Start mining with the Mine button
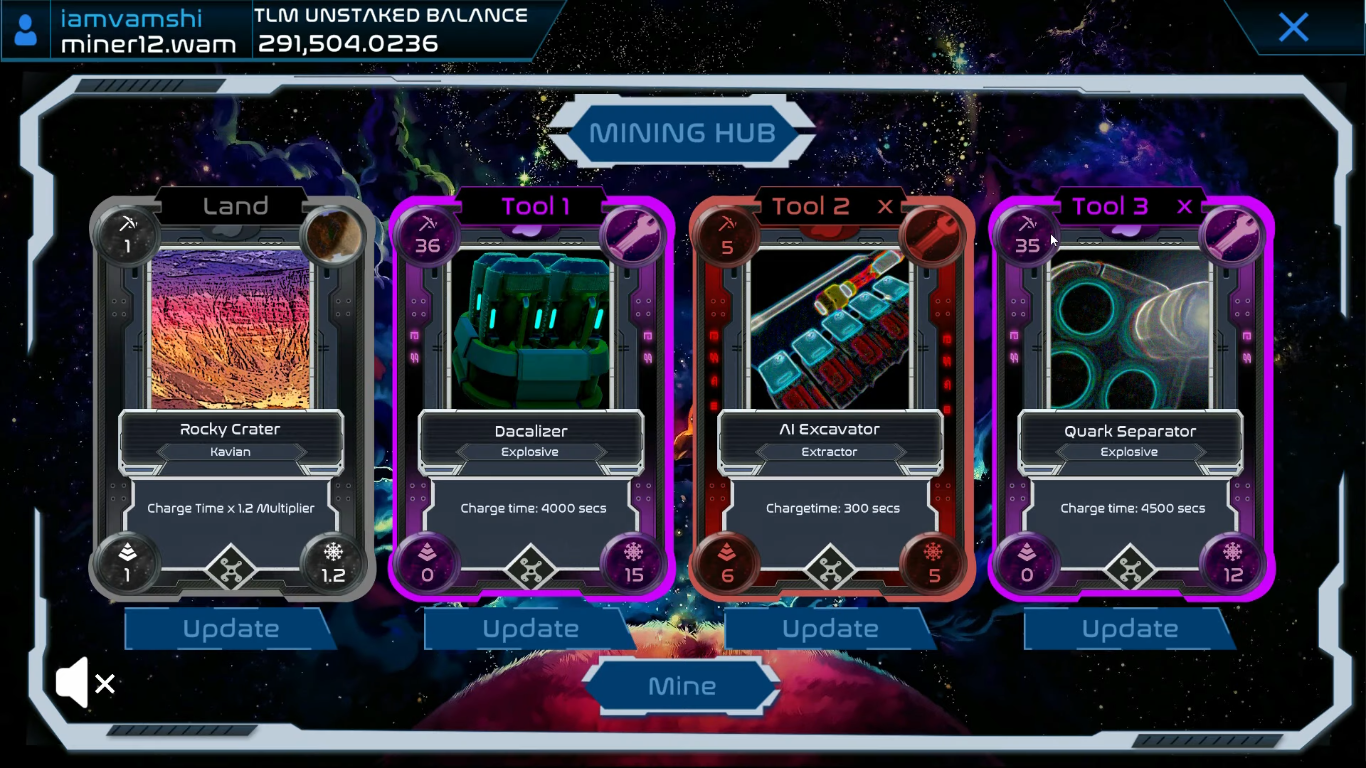 click(682, 686)
